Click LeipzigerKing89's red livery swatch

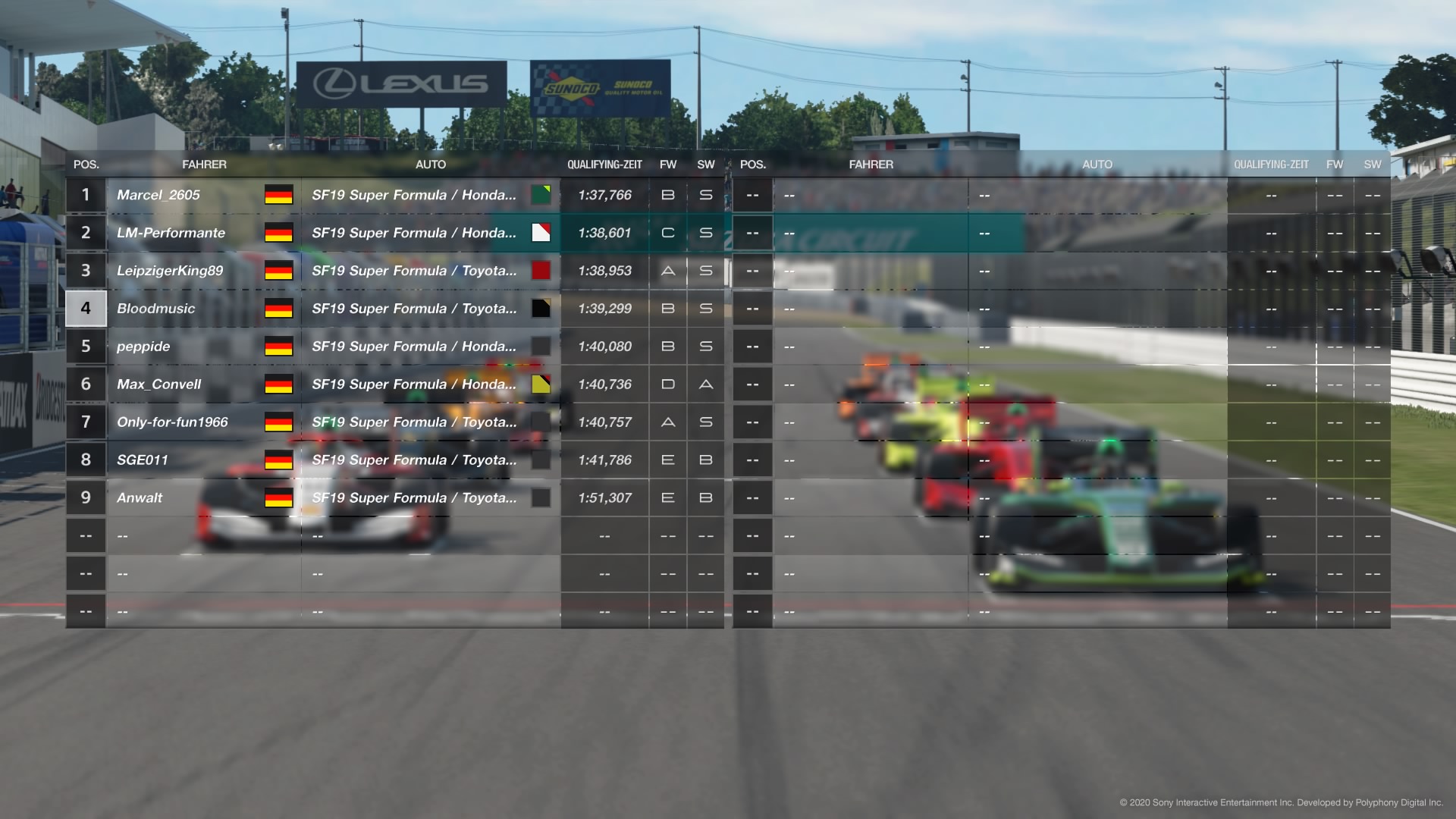coord(541,271)
